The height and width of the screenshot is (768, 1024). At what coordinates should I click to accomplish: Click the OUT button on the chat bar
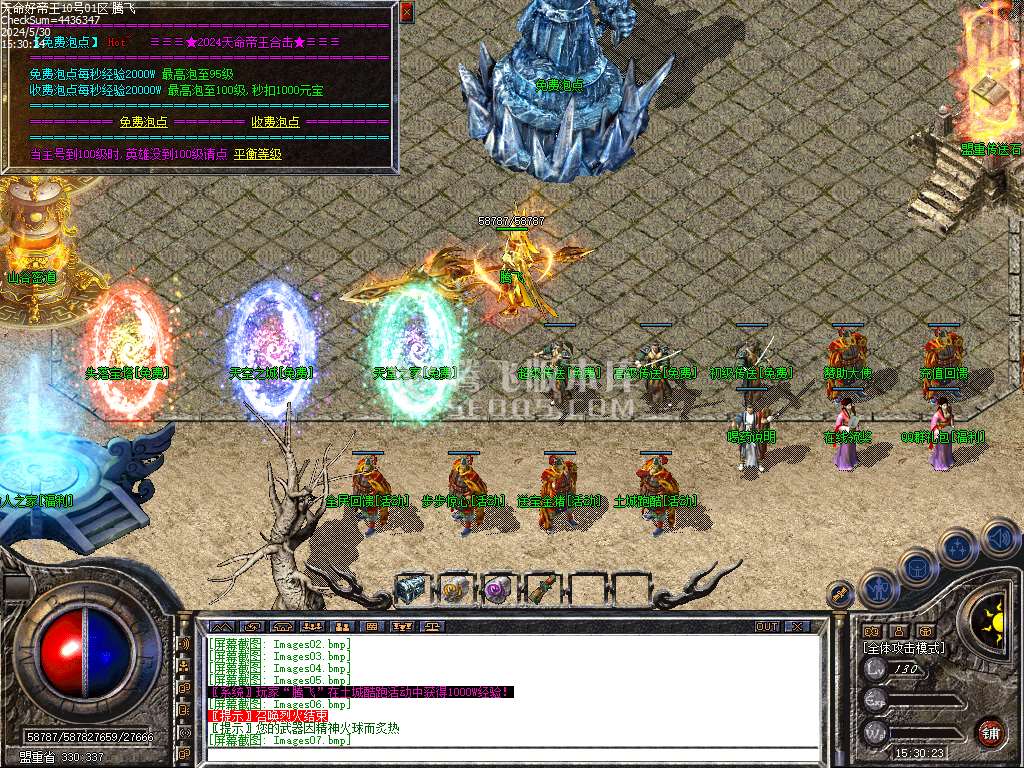[x=766, y=627]
